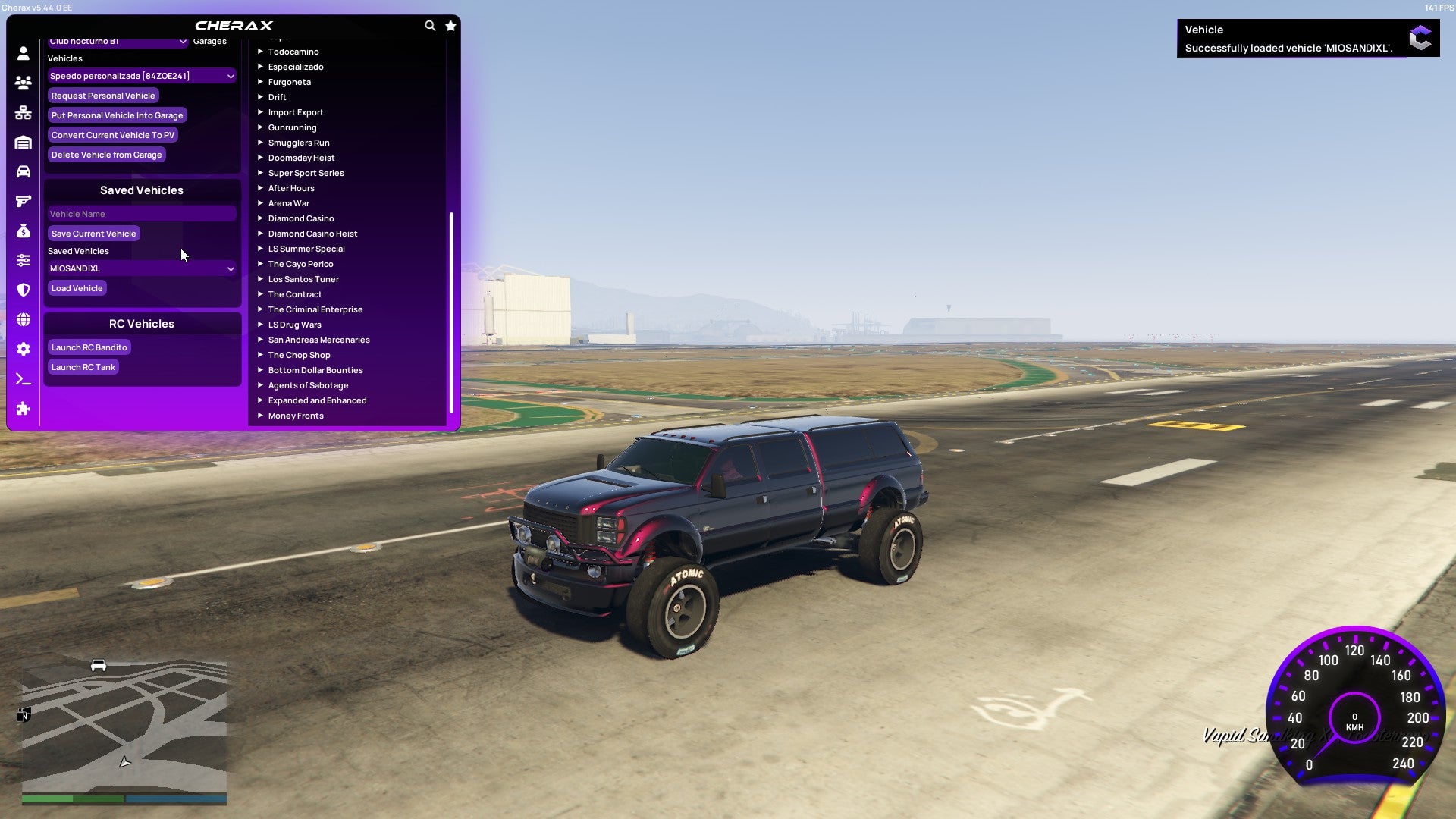1456x819 pixels.
Task: Open the MIOSANDIXL saved vehicle dropdown
Action: pyautogui.click(x=141, y=268)
